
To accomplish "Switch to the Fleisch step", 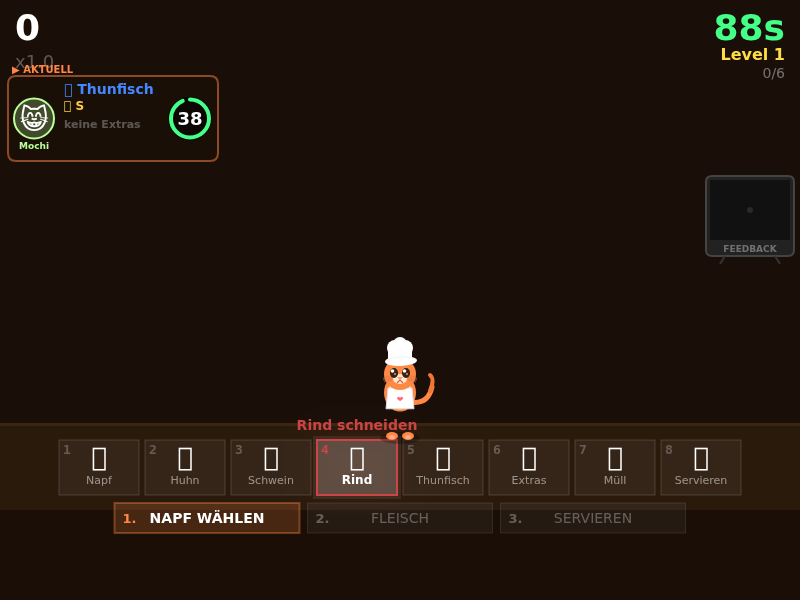I will pyautogui.click(x=400, y=518).
